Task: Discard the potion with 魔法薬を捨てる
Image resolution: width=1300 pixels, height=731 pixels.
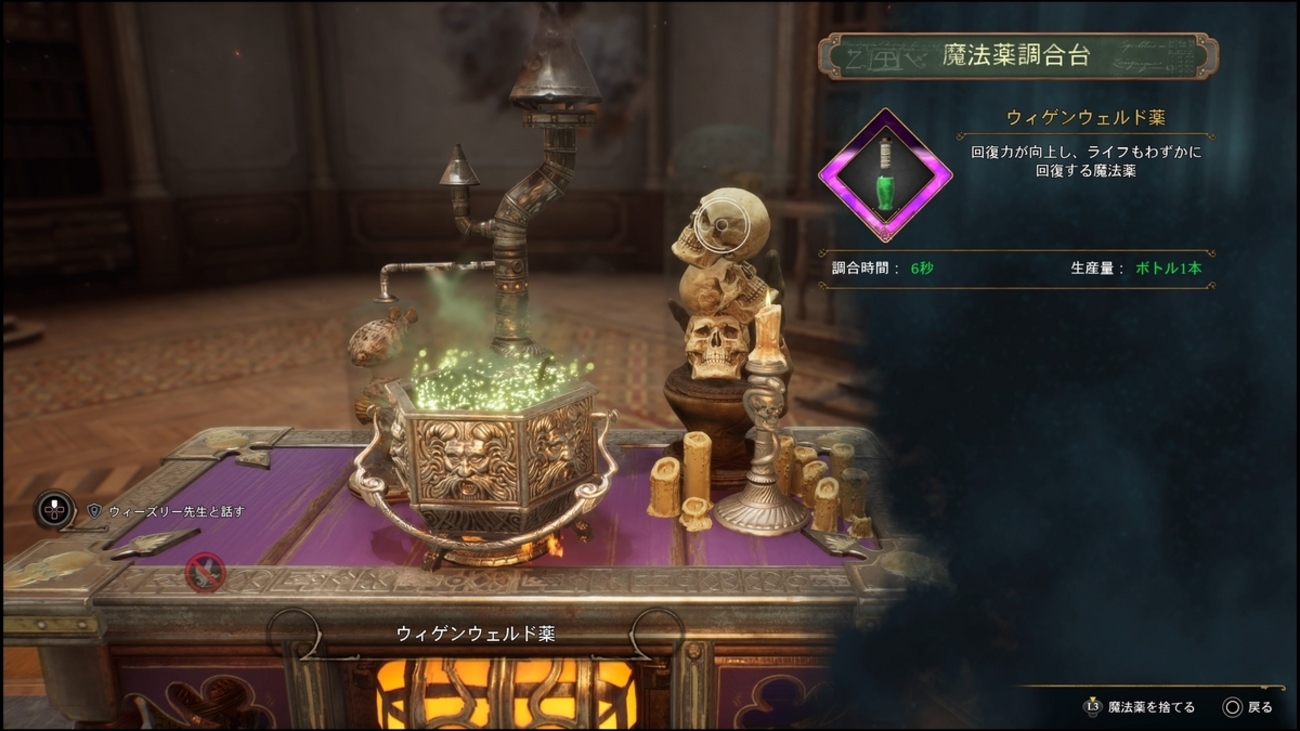Action: [1141, 707]
